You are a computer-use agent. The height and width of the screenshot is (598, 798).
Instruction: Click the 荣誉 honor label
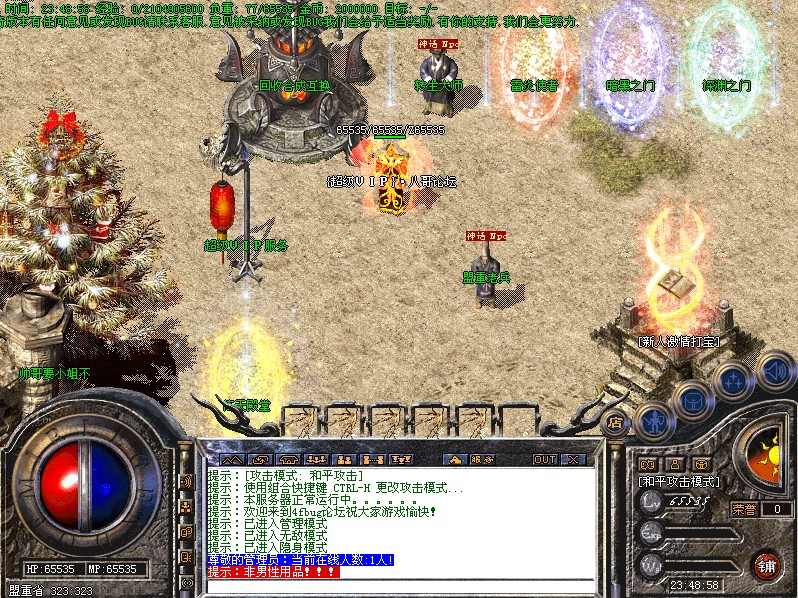pyautogui.click(x=744, y=509)
